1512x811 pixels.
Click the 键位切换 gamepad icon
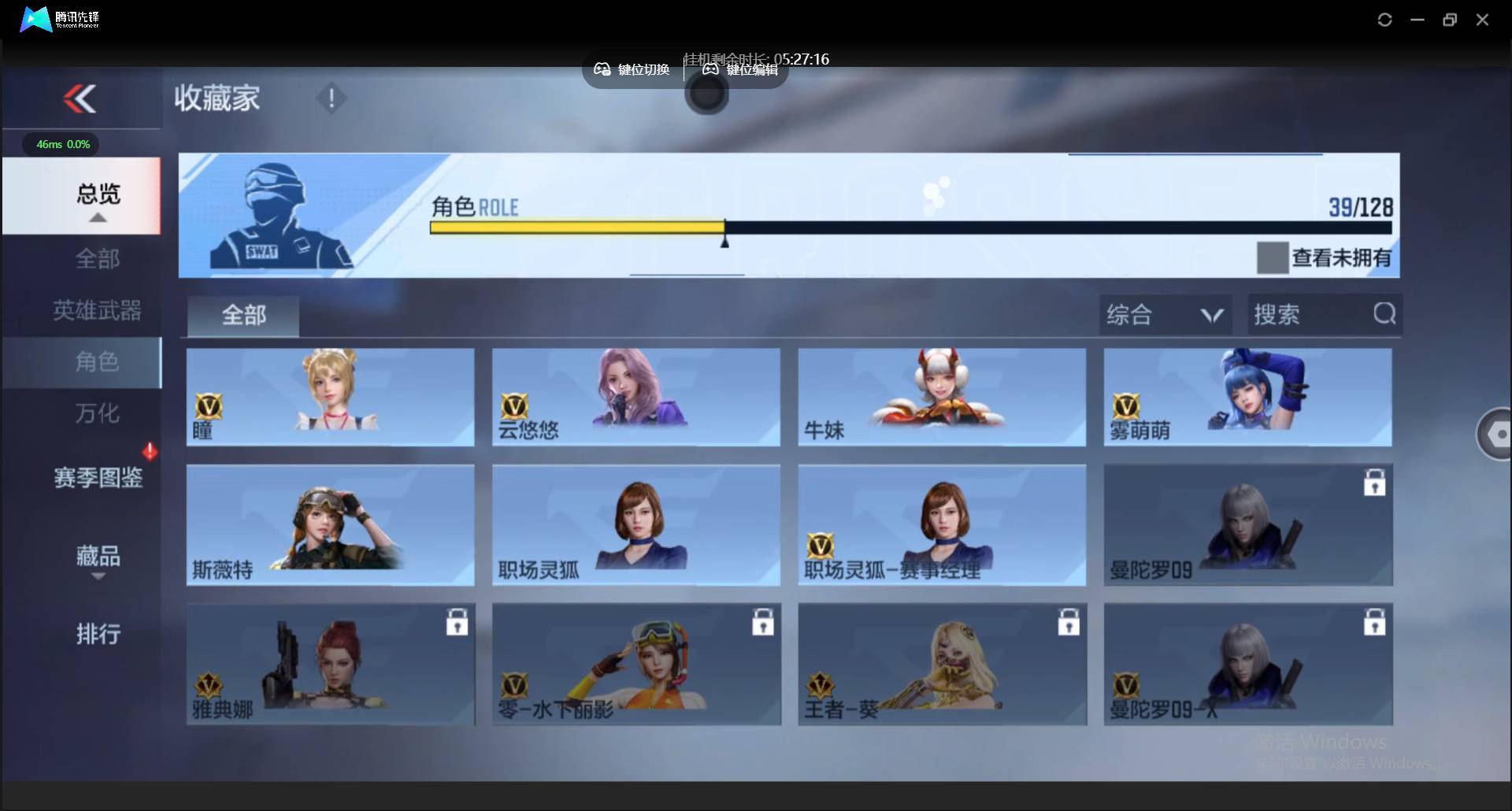602,69
